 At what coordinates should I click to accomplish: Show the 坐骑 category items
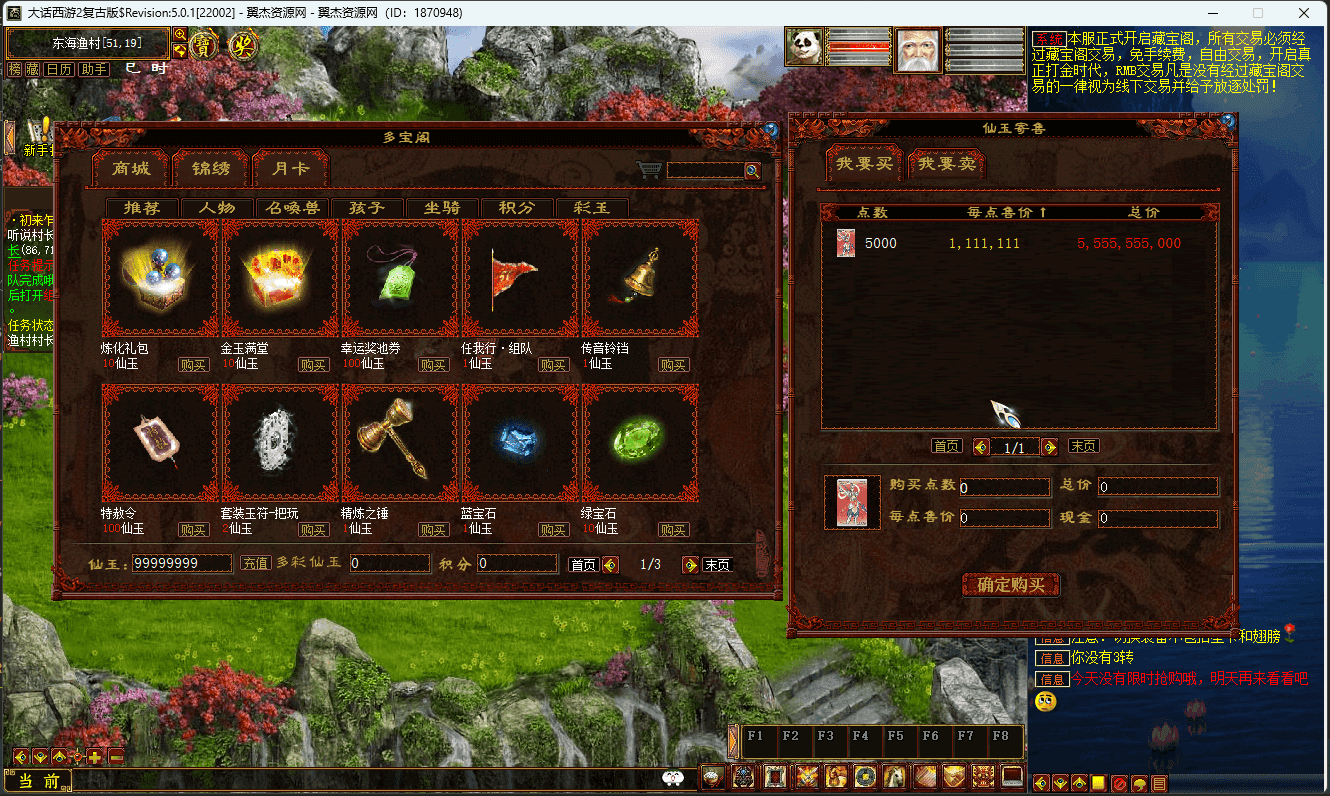coord(442,208)
